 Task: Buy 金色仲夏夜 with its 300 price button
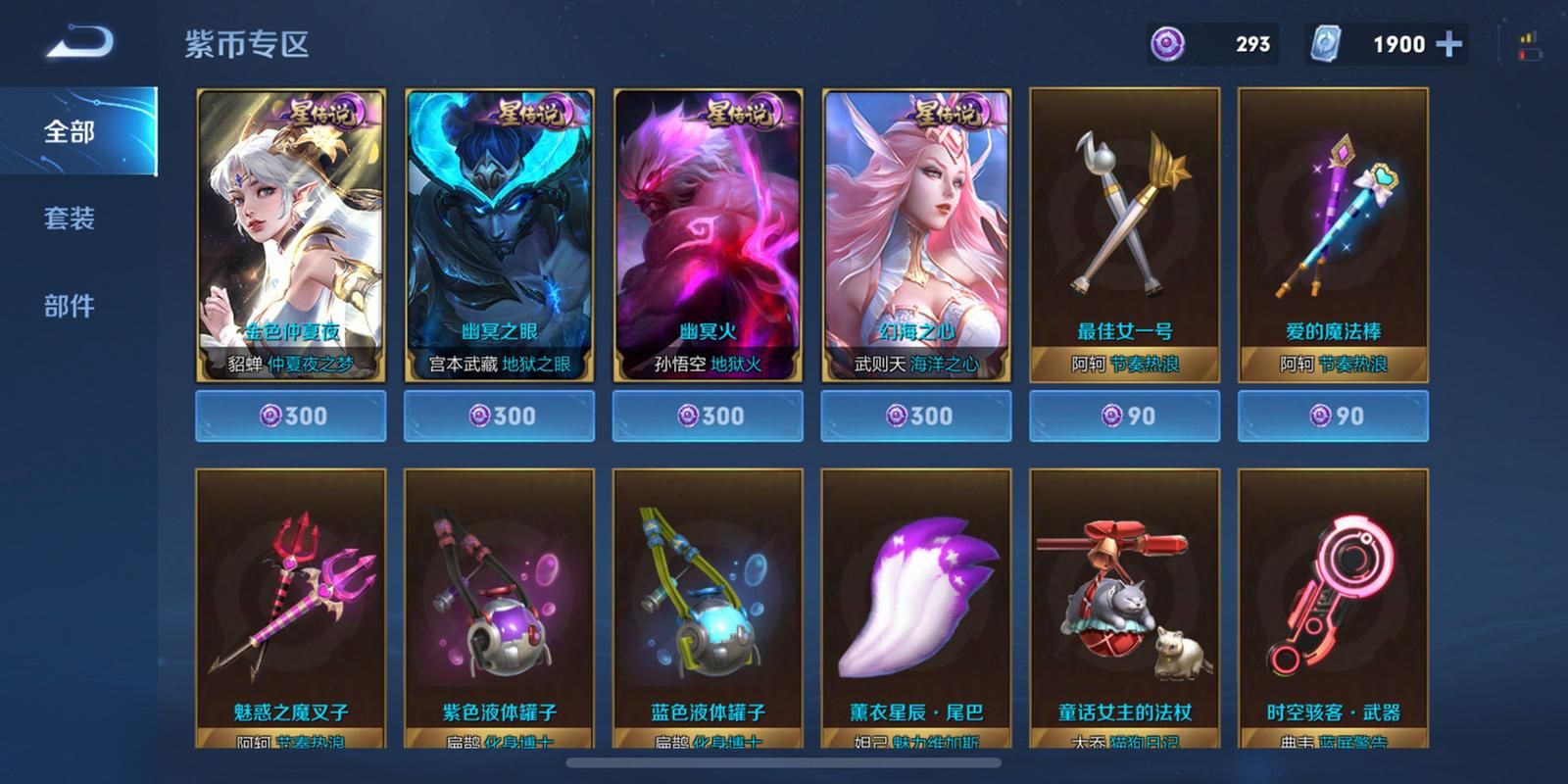coord(291,416)
